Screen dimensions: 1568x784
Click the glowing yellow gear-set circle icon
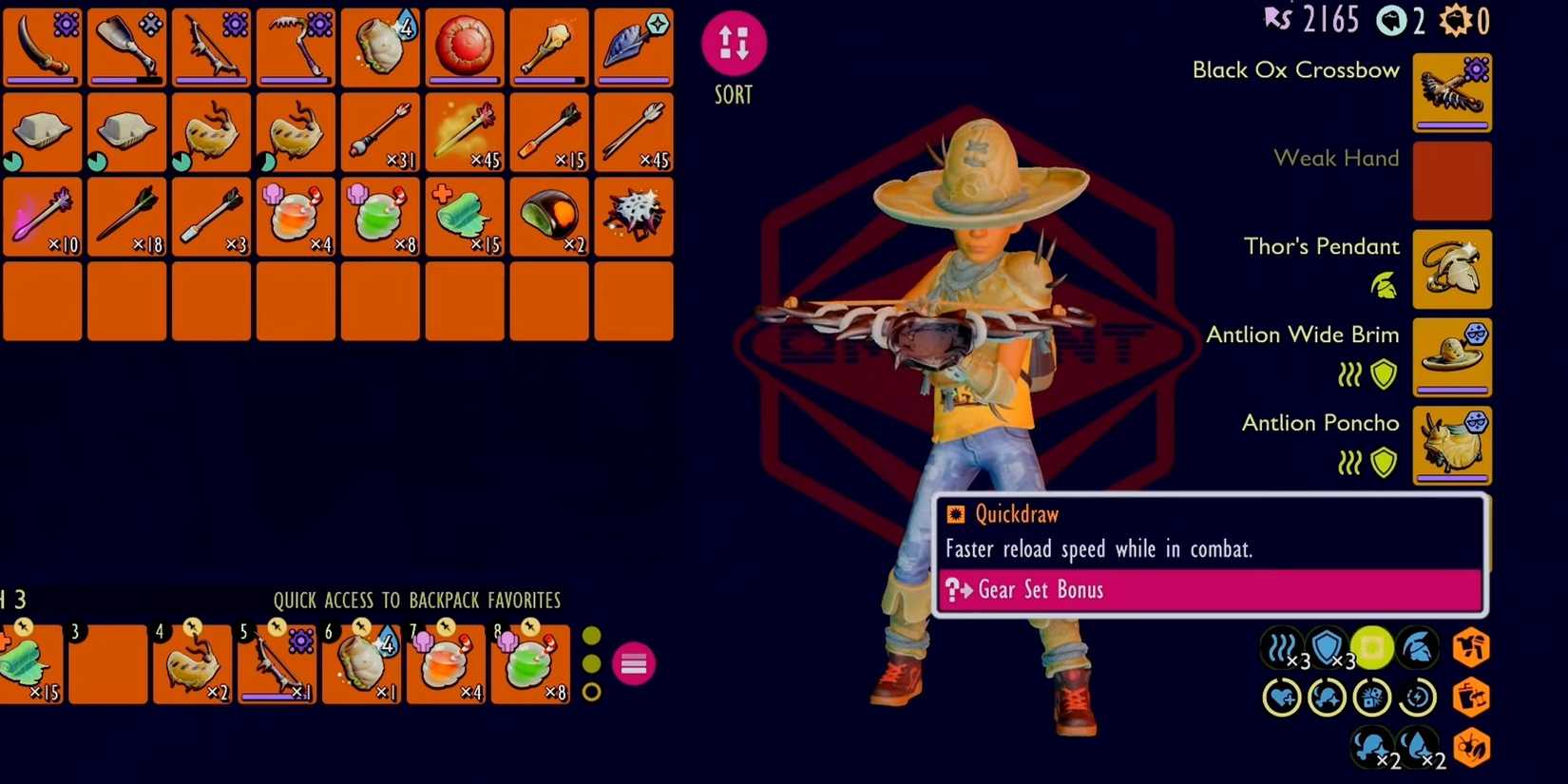tap(1373, 648)
